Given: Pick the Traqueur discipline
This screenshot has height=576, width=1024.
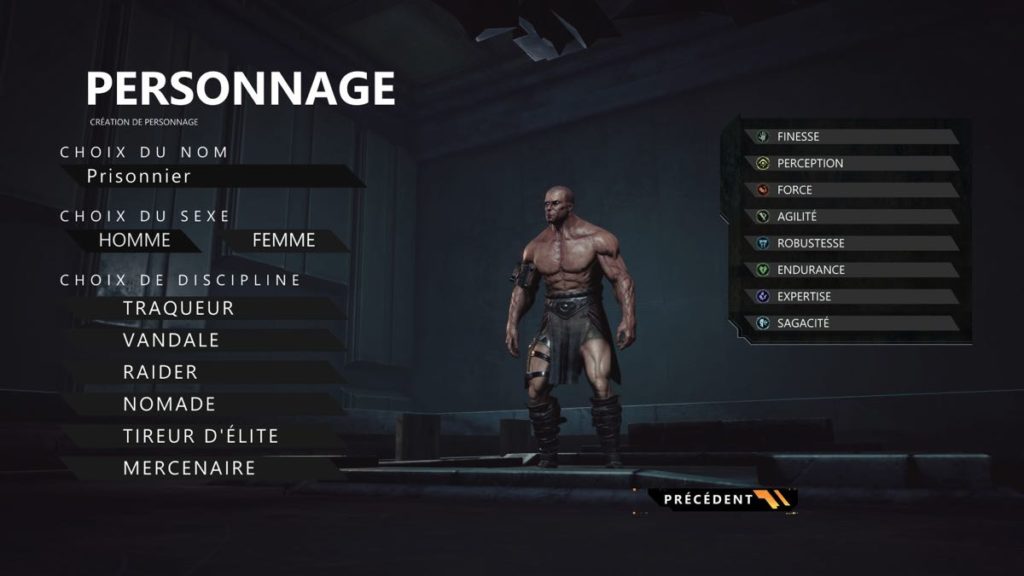Looking at the screenshot, I should 180,308.
